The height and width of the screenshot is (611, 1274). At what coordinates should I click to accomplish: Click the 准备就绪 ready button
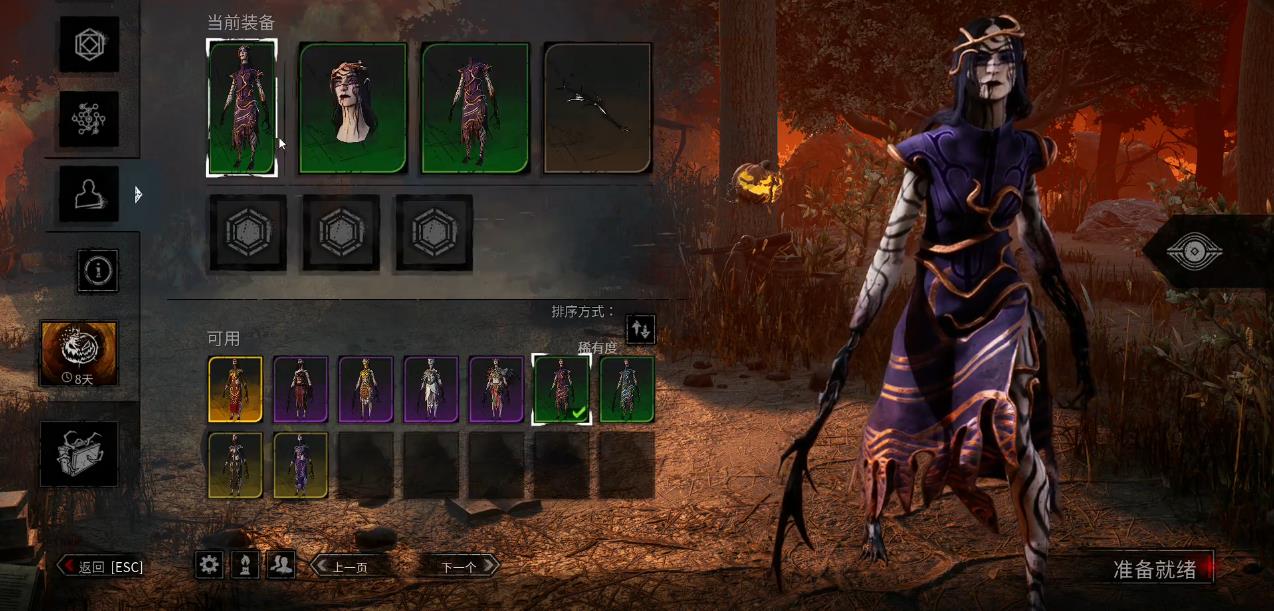[x=1155, y=569]
